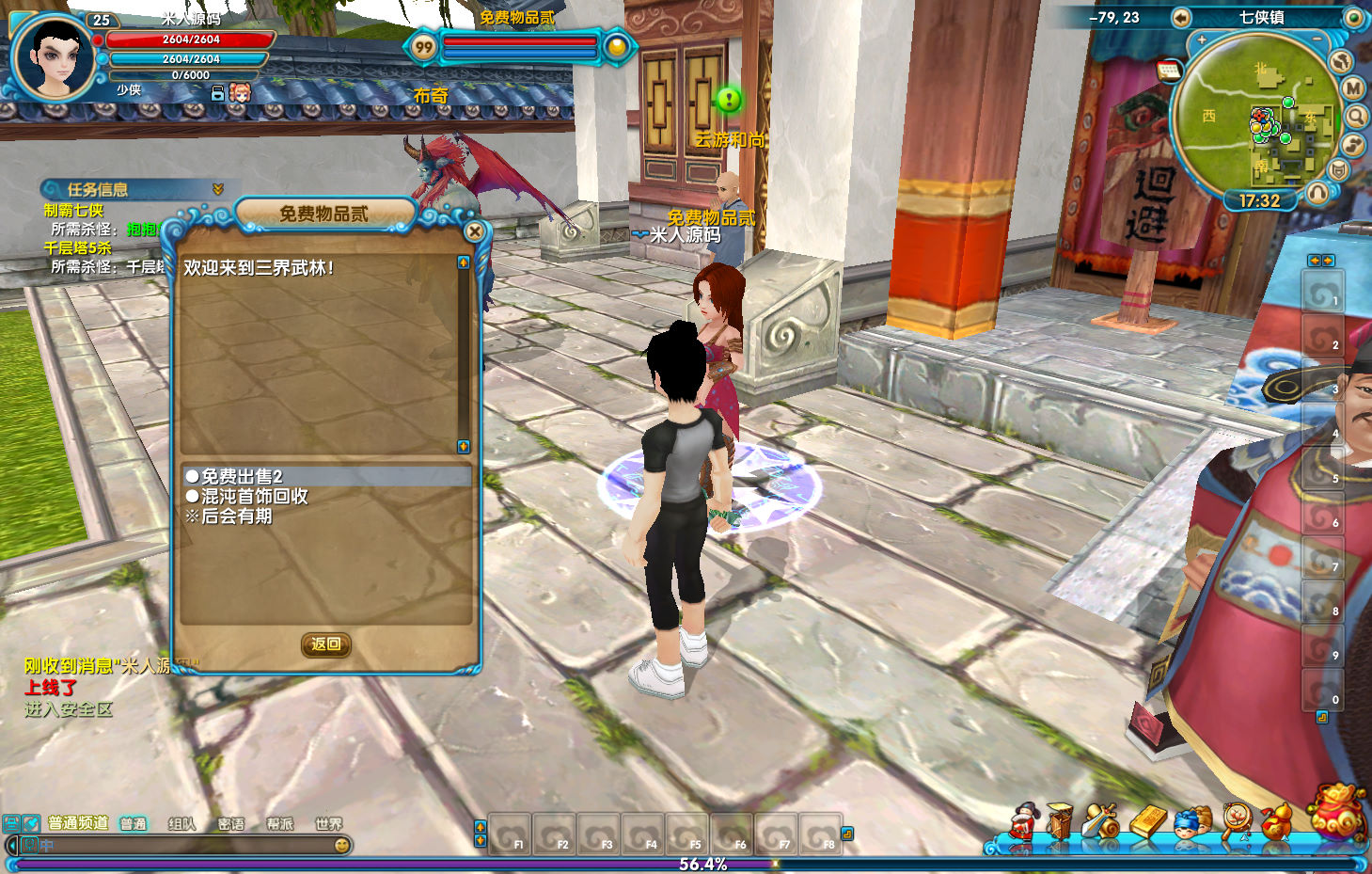
Task: Close the 免费物品贰 dialog window
Action: pos(475,231)
